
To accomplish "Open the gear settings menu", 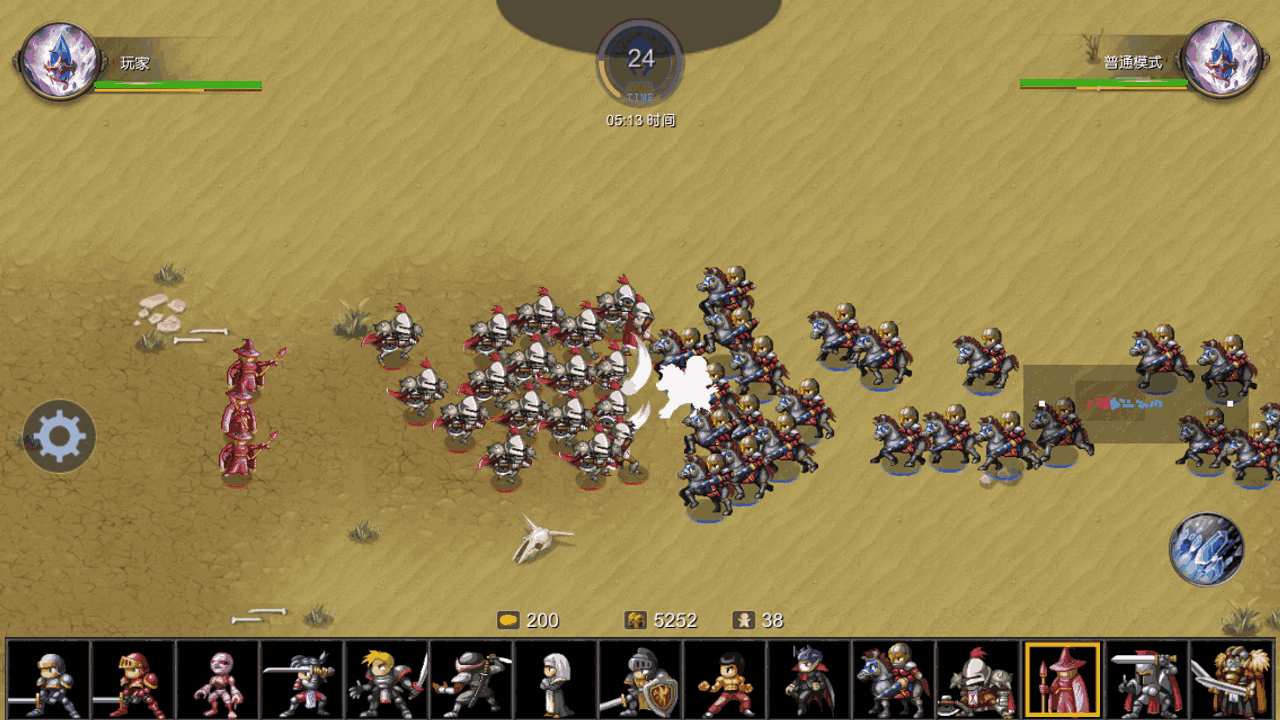I will 59,436.
